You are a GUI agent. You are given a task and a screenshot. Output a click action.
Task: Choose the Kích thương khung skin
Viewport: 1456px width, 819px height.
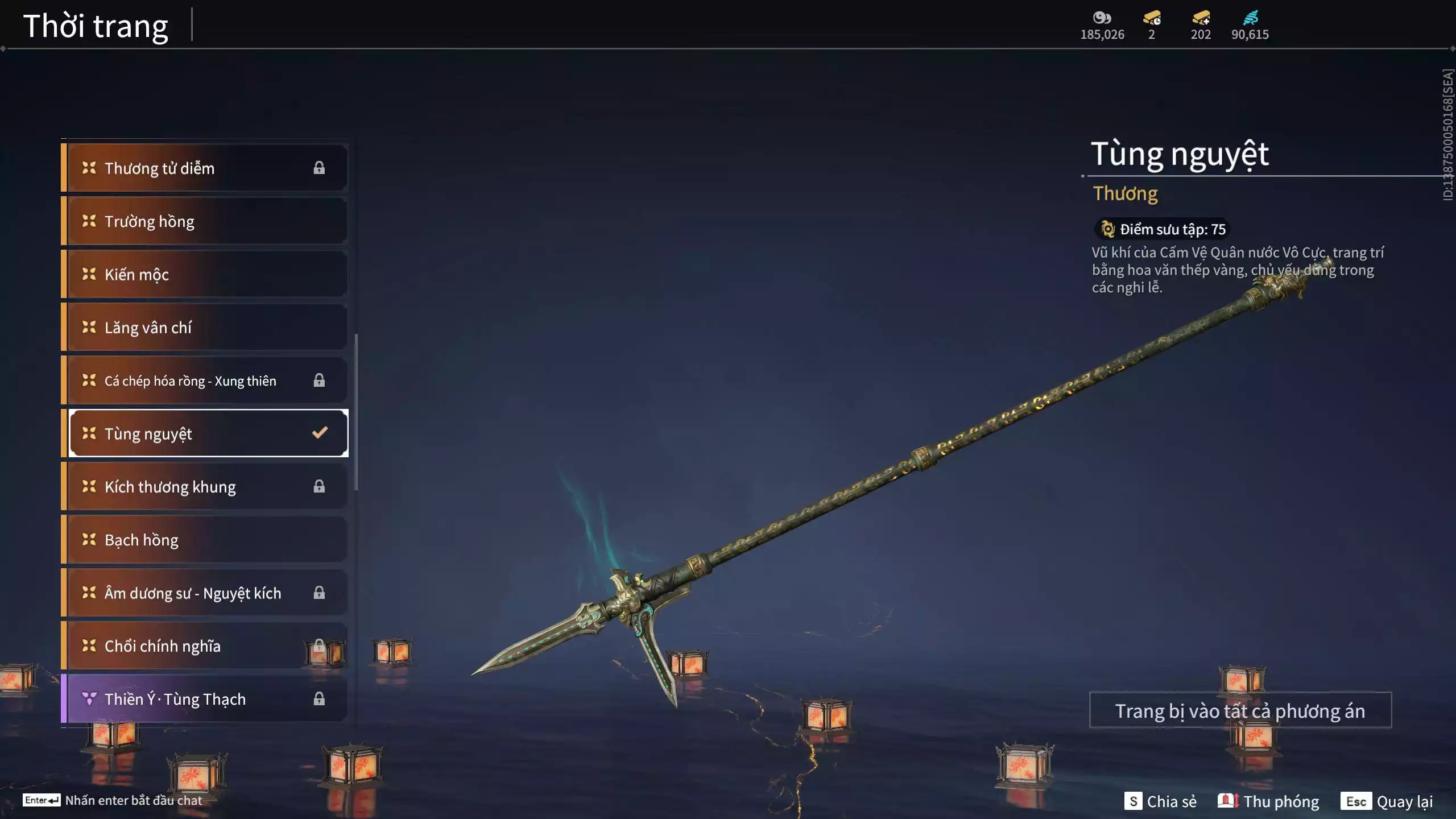(x=205, y=487)
